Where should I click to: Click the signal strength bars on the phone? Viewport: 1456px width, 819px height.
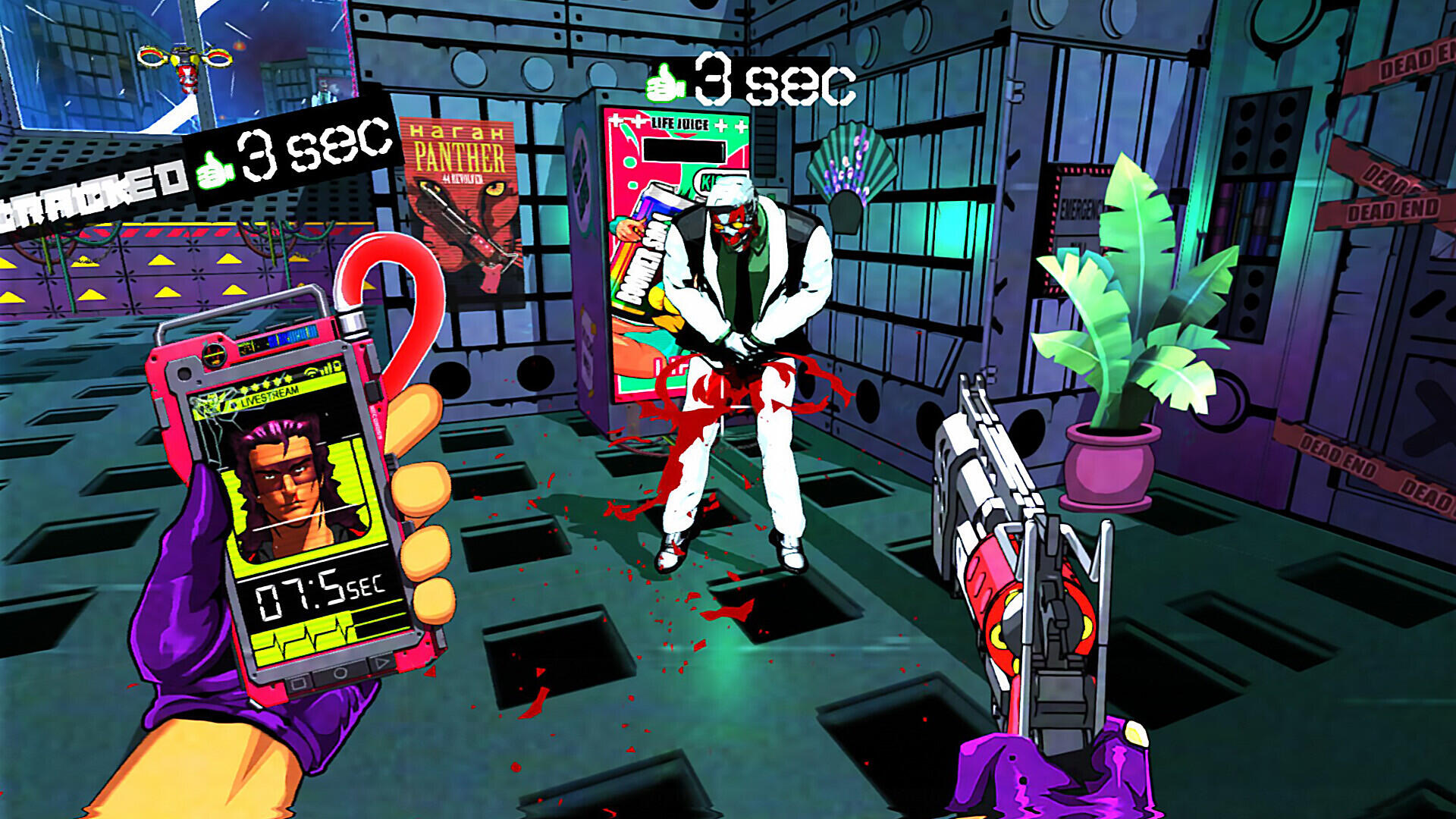tap(325, 369)
